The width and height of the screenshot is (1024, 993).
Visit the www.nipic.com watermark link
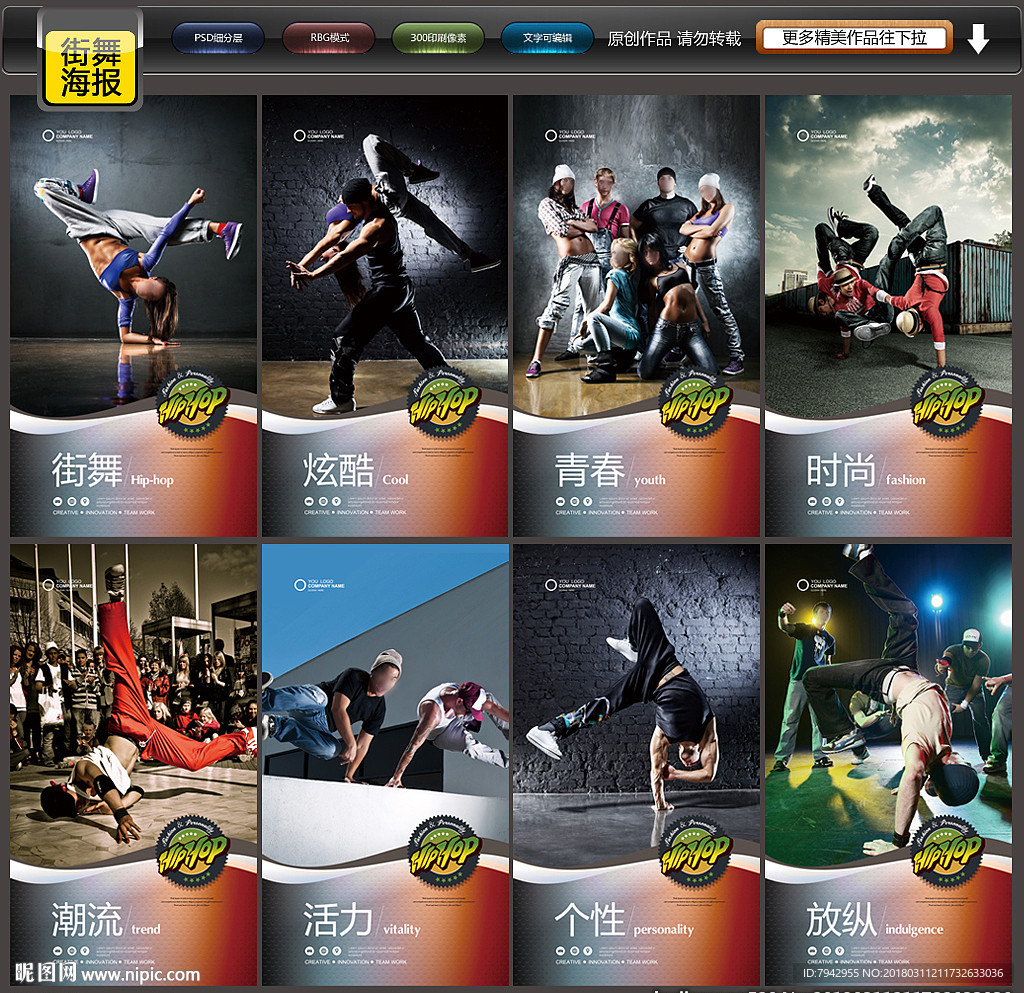(140, 974)
